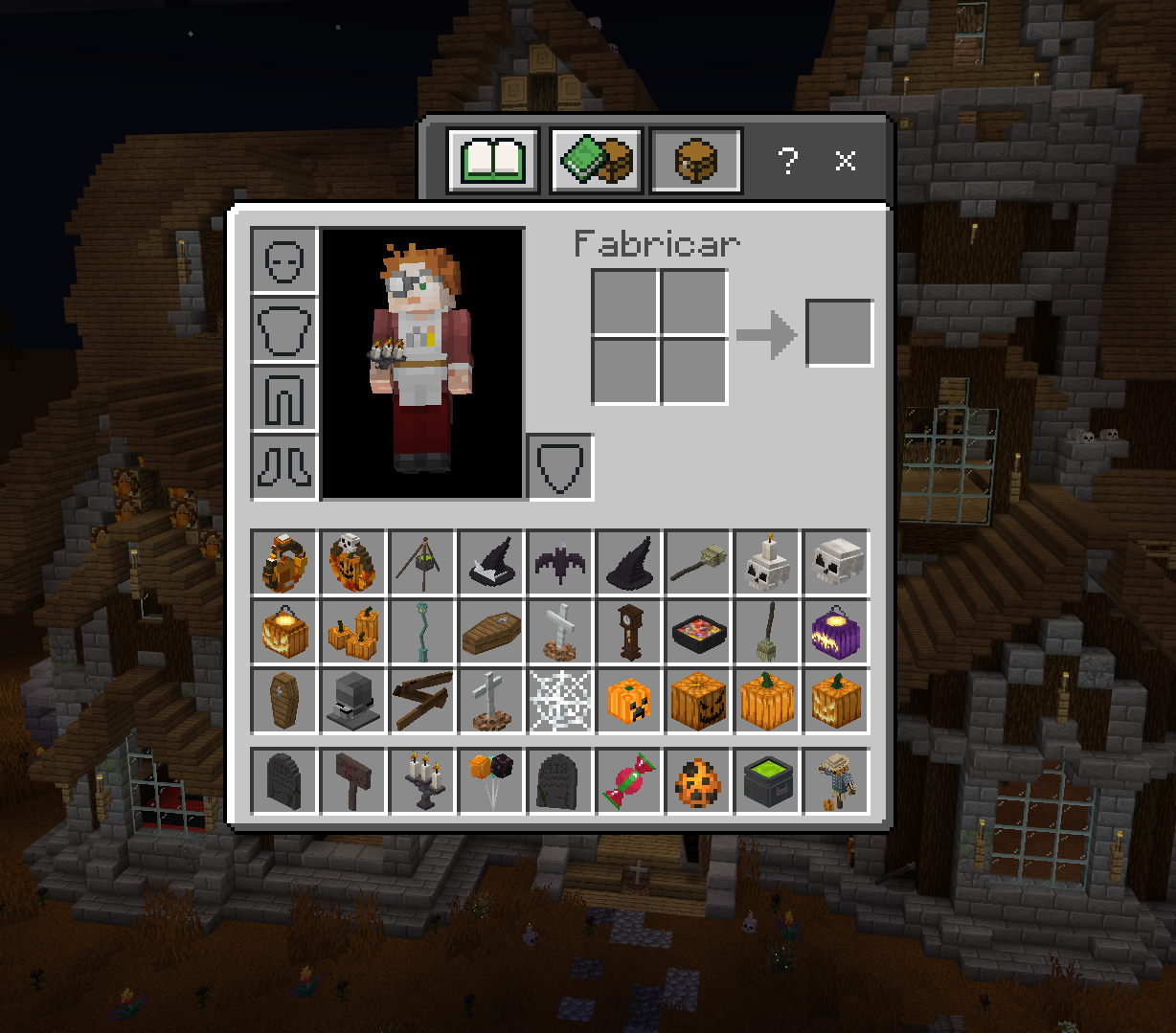
Task: Pick up the skull with candle on top
Action: (767, 564)
